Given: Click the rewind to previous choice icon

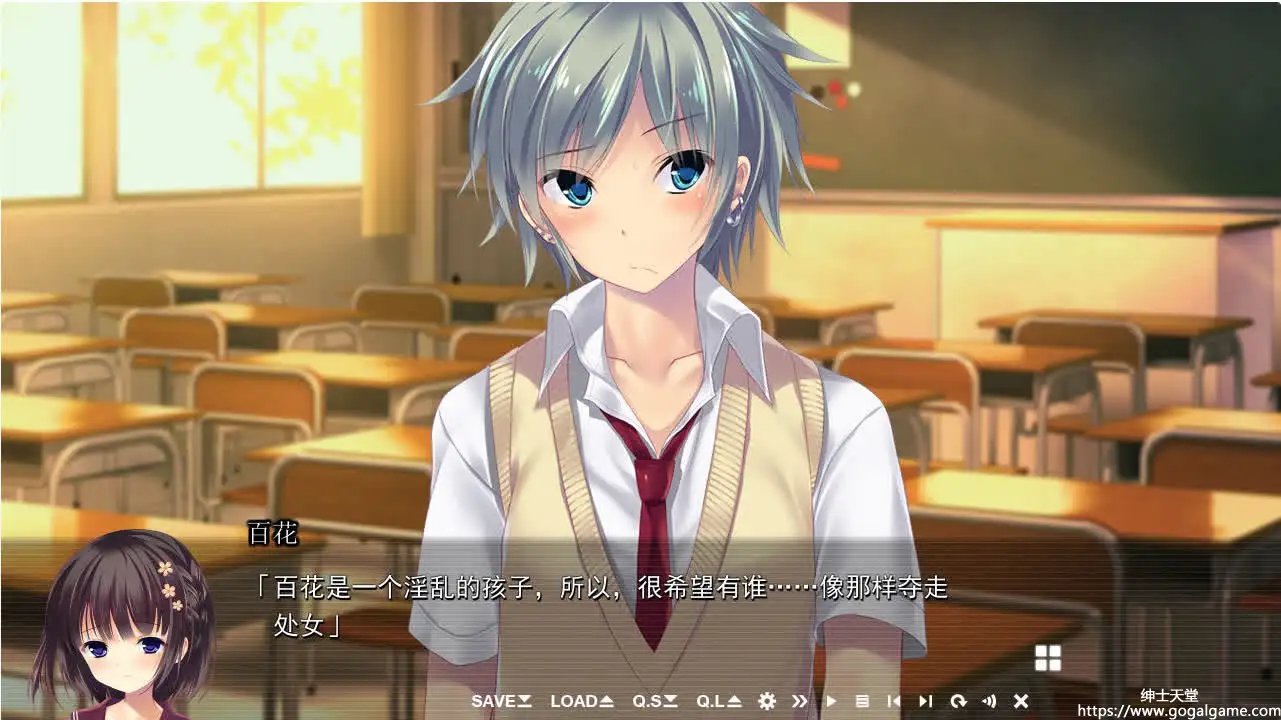Looking at the screenshot, I should coord(894,701).
